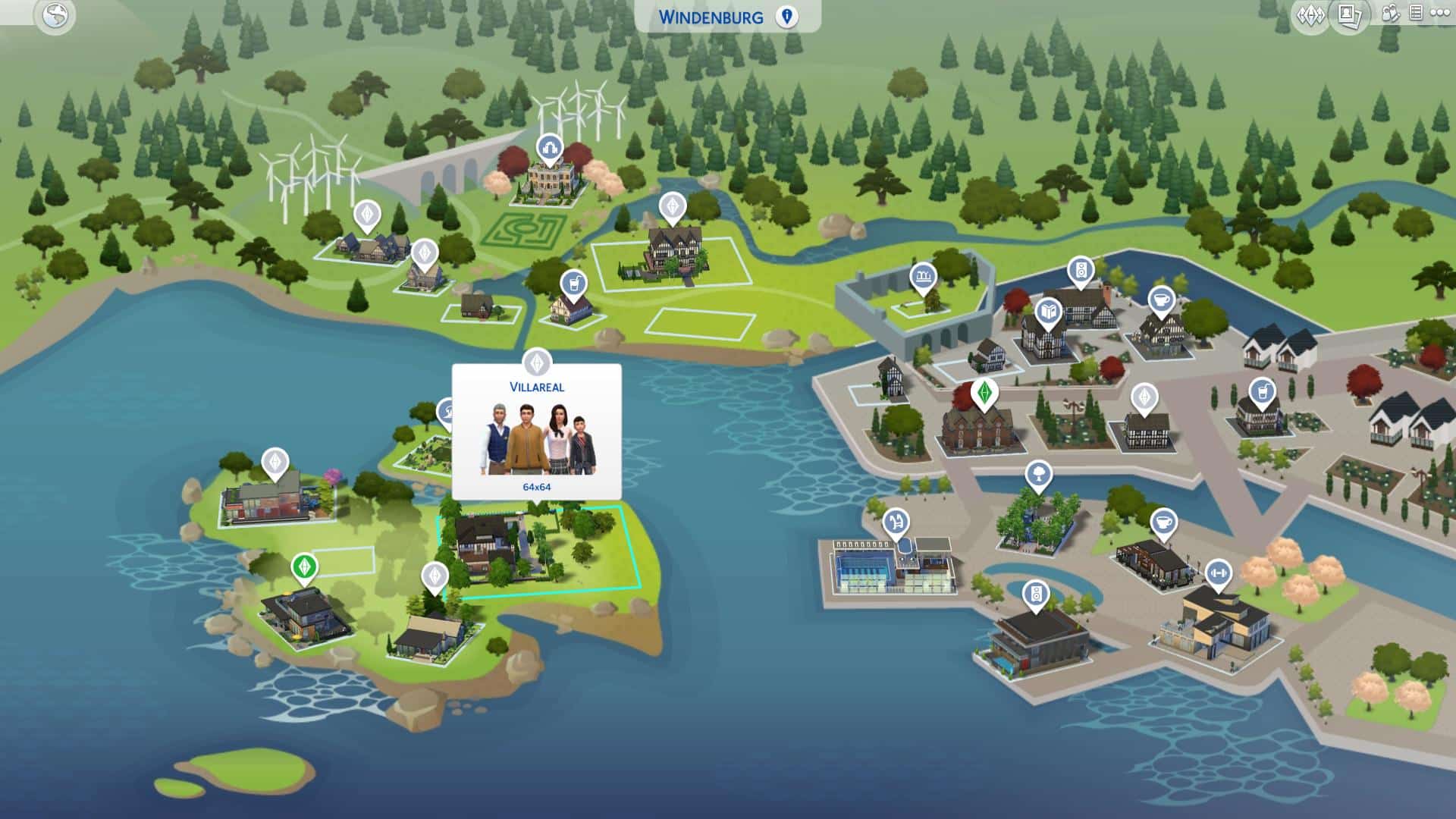Open the speaker marker by the waterfront club
The width and height of the screenshot is (1456, 819).
pyautogui.click(x=1036, y=594)
